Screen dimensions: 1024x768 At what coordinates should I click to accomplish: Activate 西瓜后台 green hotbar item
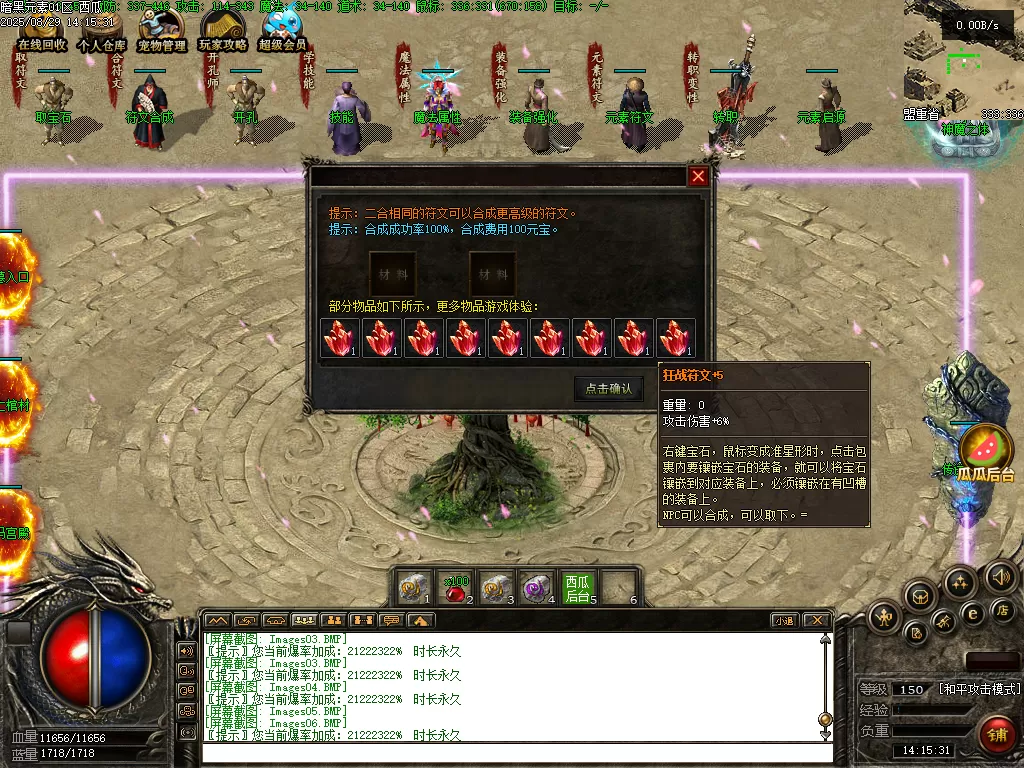tap(578, 588)
